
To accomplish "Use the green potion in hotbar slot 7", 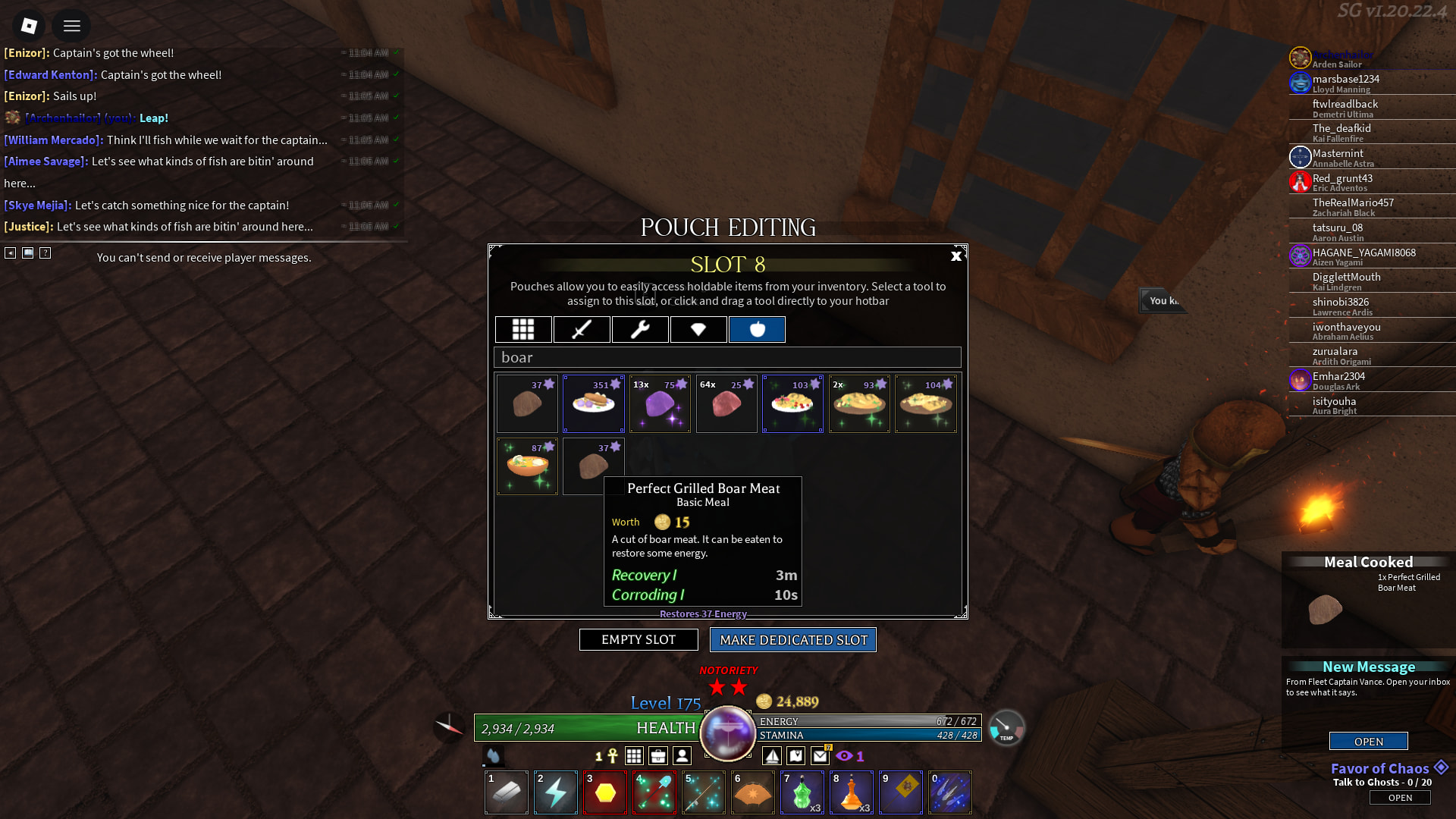I will [802, 792].
